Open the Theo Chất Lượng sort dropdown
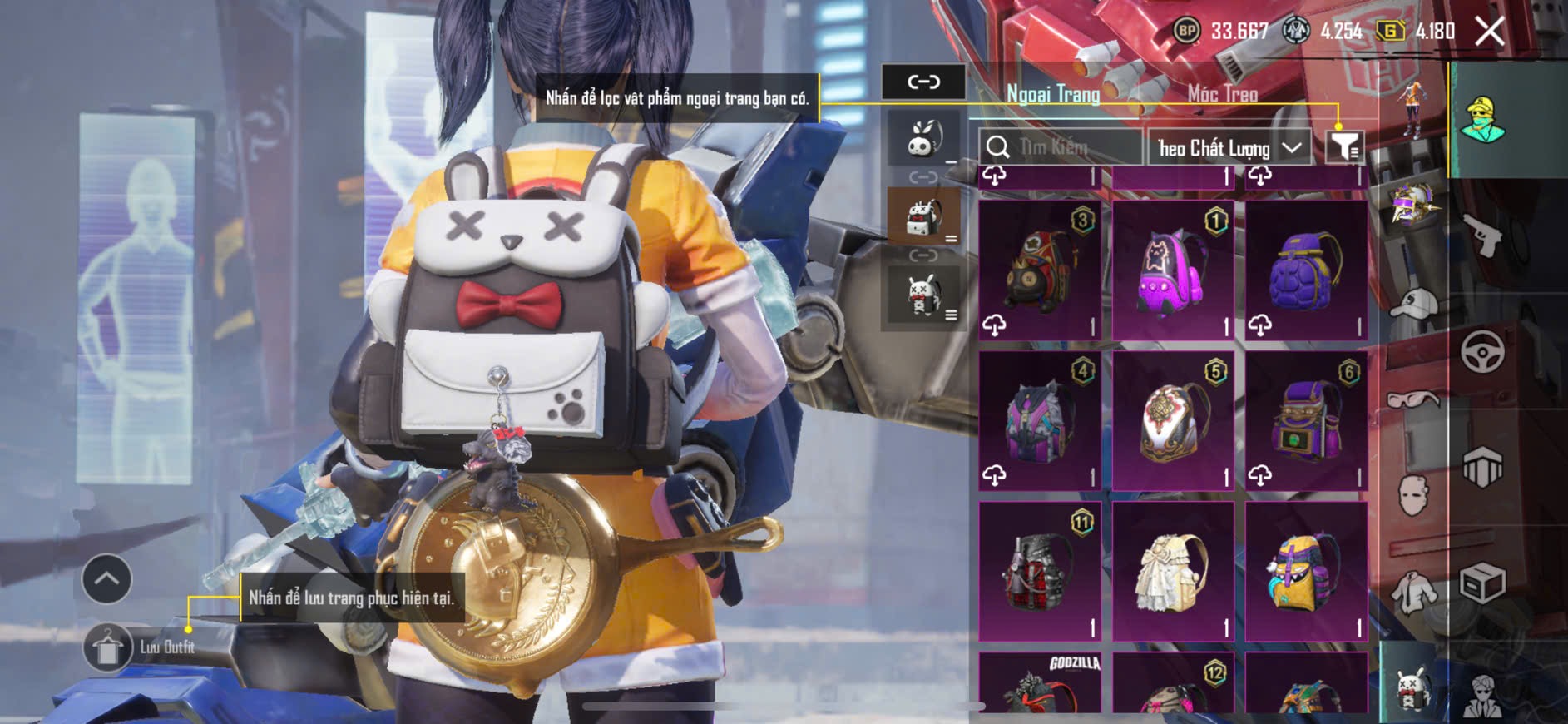Screen dimensions: 1568x724 click(1229, 148)
